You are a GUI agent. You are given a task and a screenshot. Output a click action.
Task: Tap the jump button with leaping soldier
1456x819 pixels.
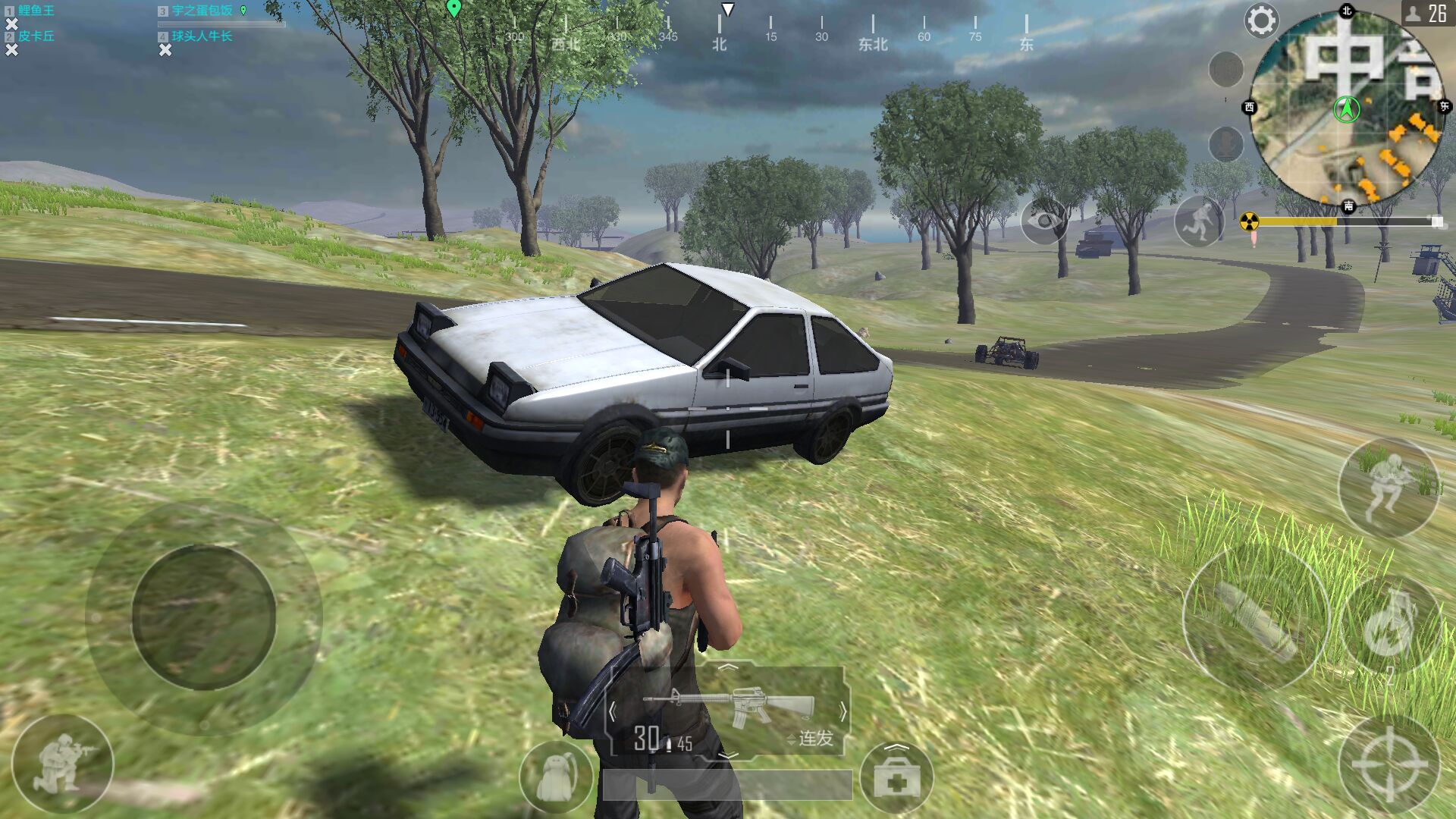pos(1389,487)
